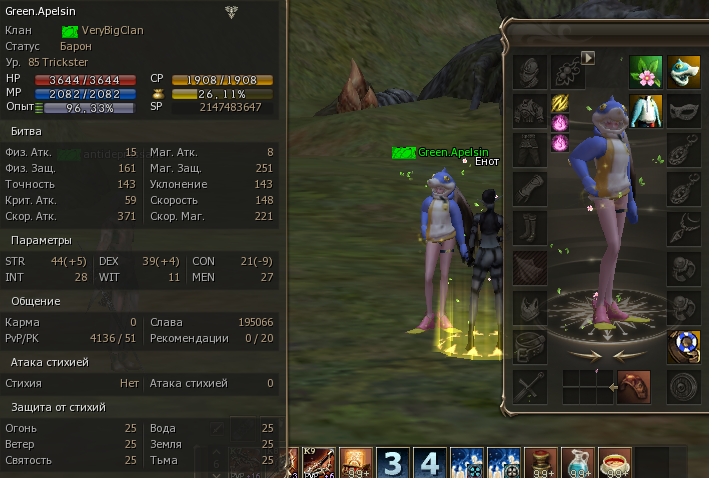Use hotbar slot number 4

point(429,463)
